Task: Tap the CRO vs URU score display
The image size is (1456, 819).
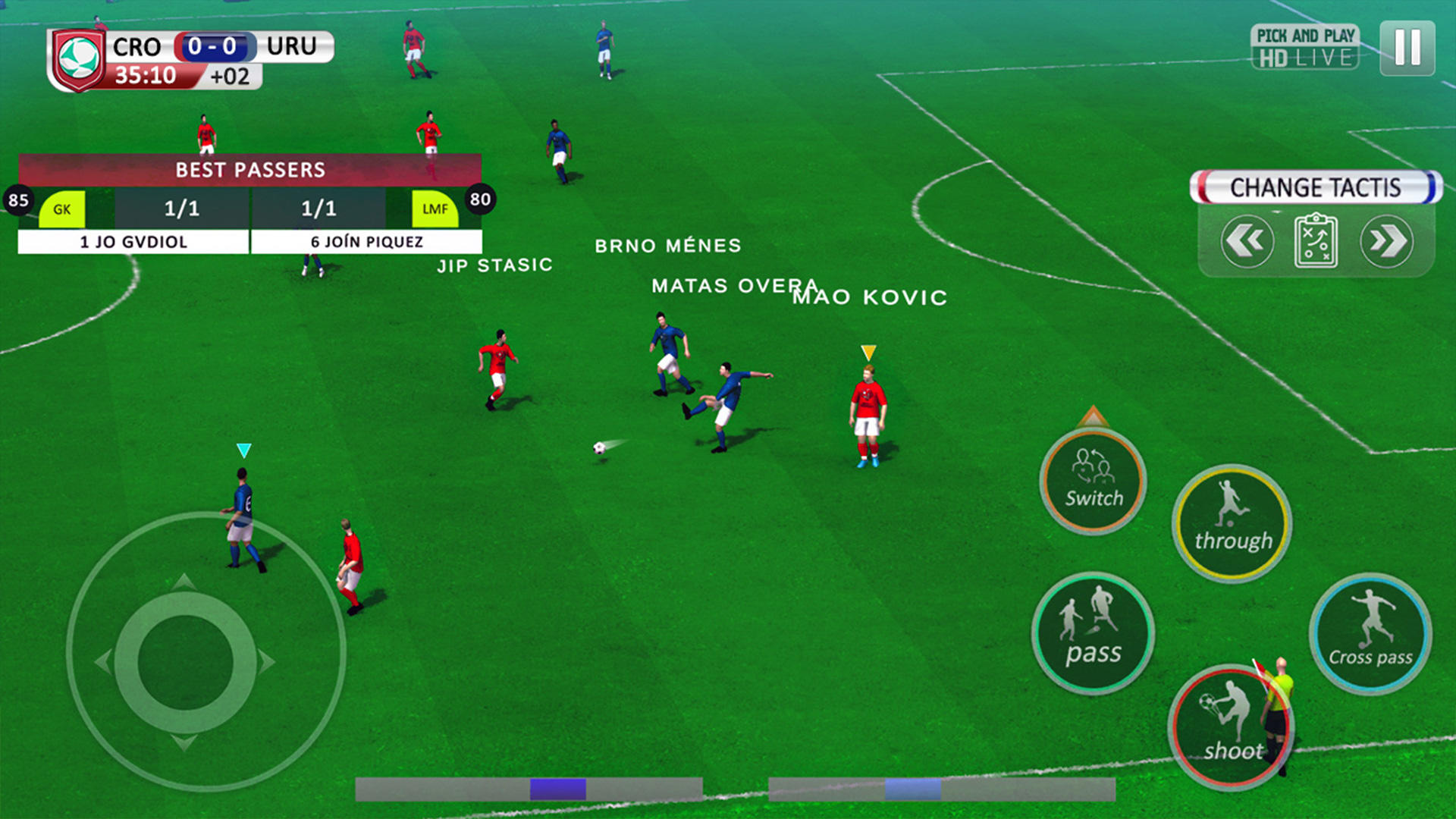Action: click(215, 46)
